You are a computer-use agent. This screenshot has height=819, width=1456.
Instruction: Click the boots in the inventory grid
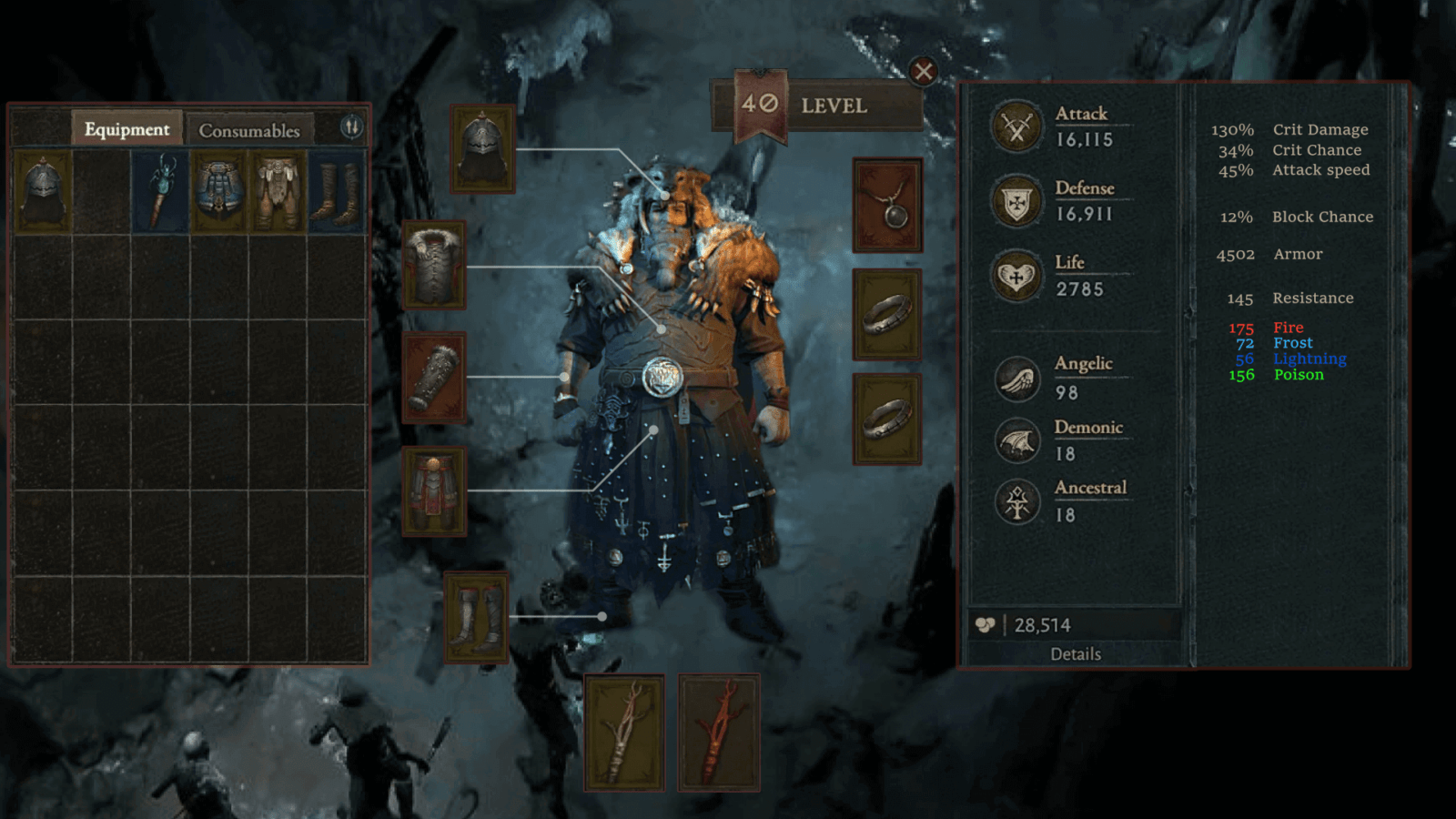click(x=336, y=192)
